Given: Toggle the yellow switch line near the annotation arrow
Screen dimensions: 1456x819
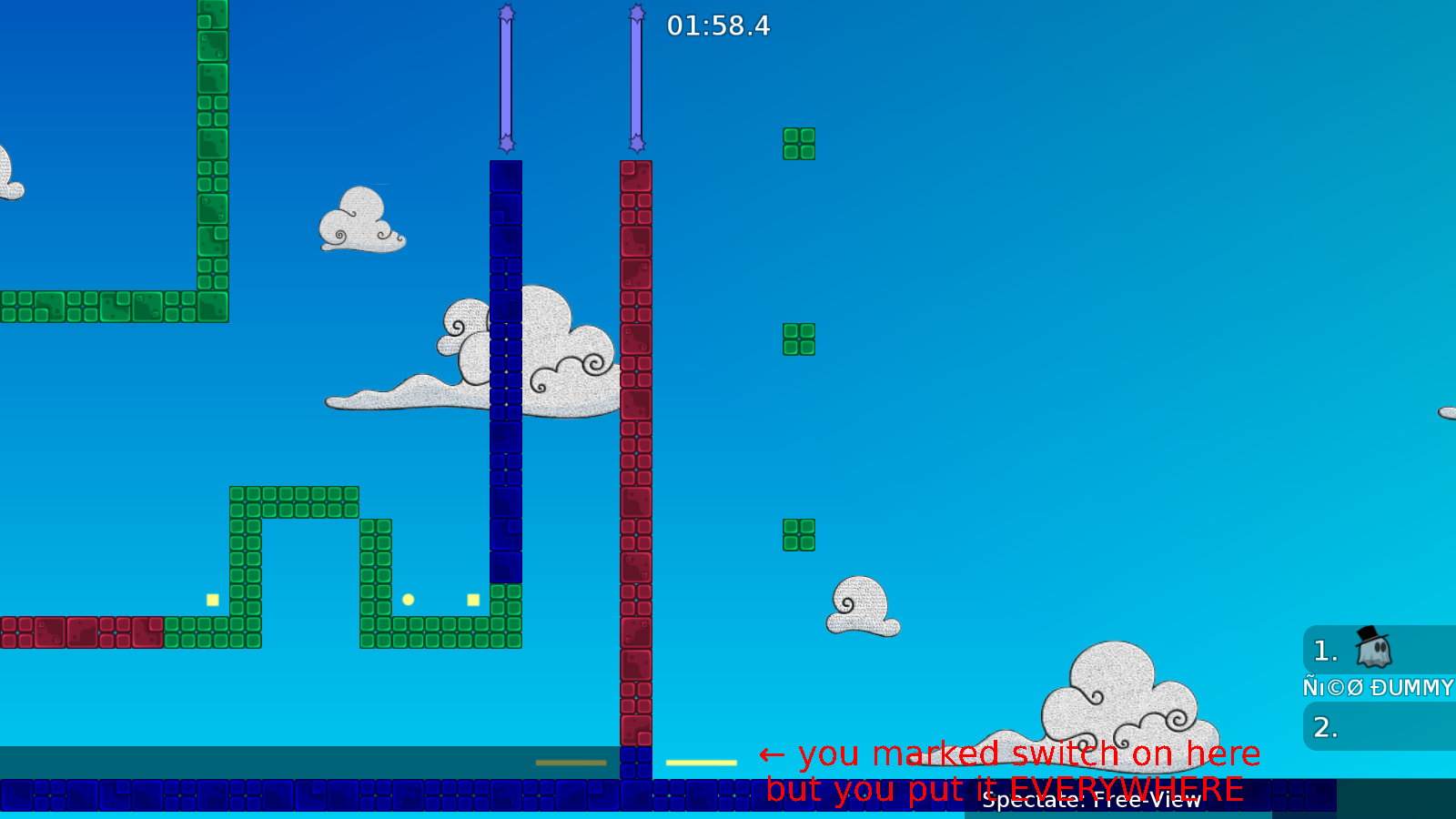Looking at the screenshot, I should click(x=702, y=762).
